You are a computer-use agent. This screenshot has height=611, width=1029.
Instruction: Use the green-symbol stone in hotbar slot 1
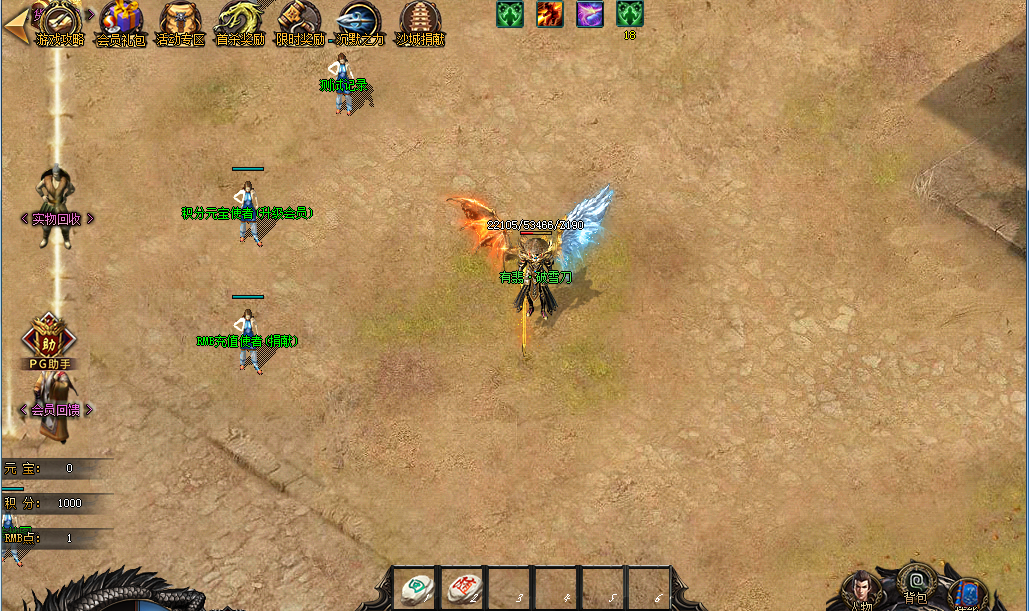[415, 587]
